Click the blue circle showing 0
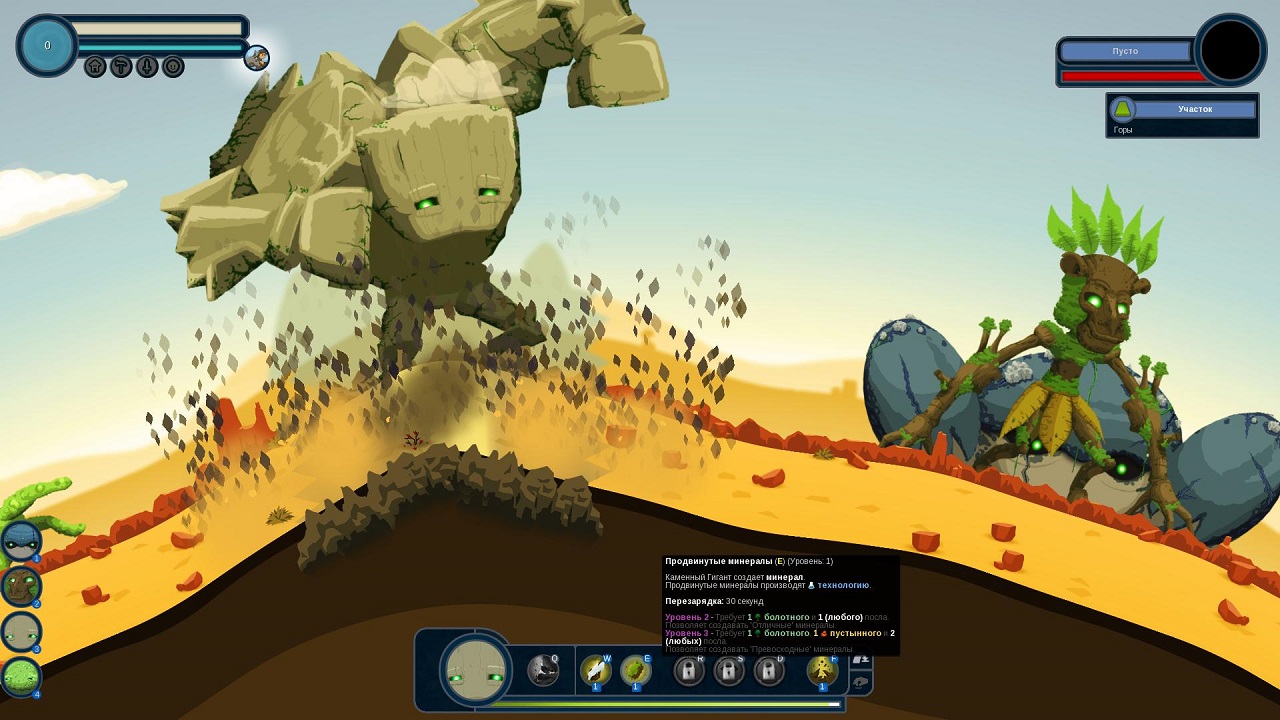Image resolution: width=1280 pixels, height=720 pixels. point(47,46)
